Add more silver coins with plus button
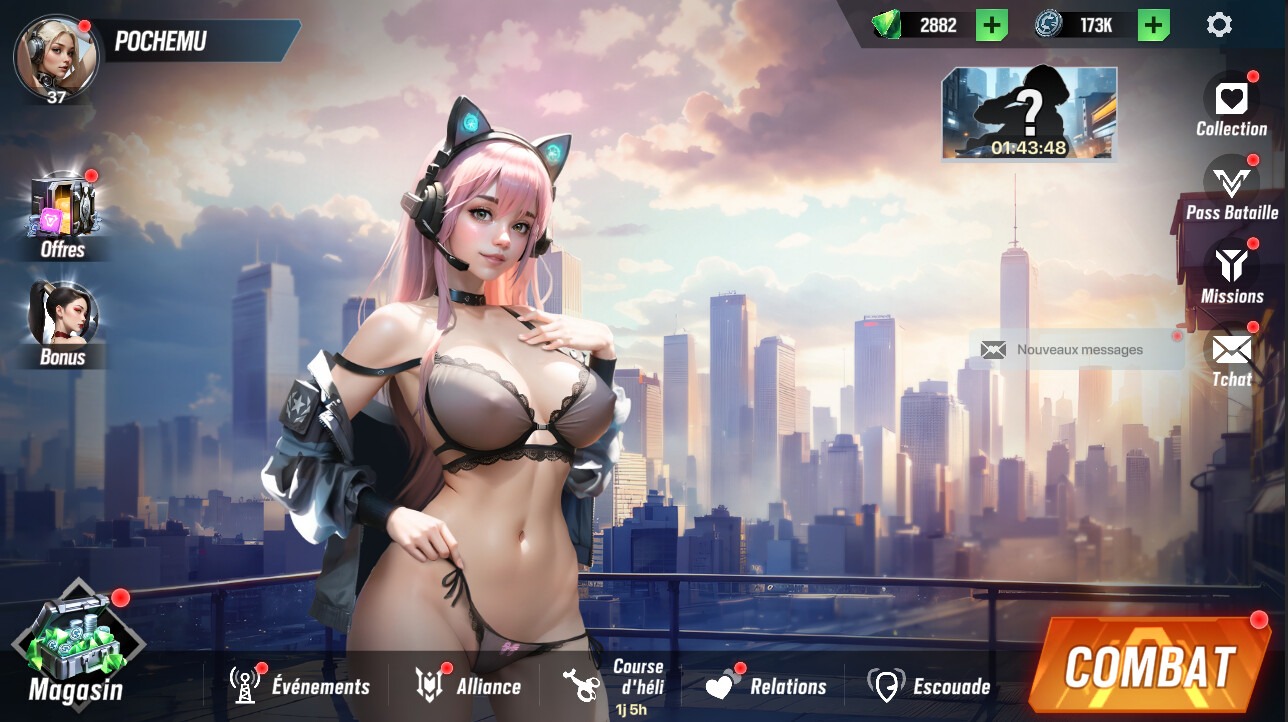Viewport: 1288px width, 722px height. tap(1153, 25)
